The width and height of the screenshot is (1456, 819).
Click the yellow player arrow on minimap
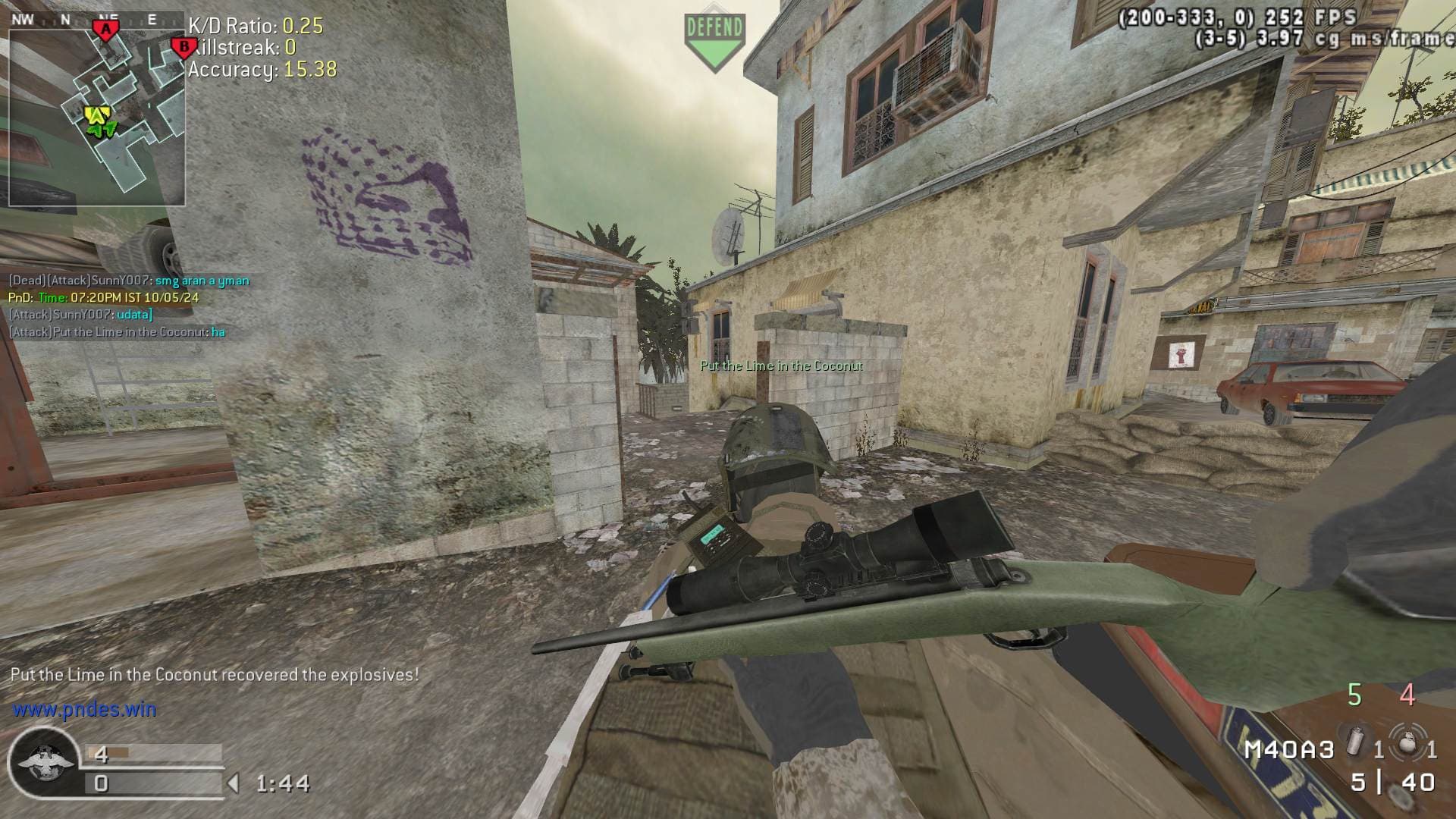coord(97,116)
